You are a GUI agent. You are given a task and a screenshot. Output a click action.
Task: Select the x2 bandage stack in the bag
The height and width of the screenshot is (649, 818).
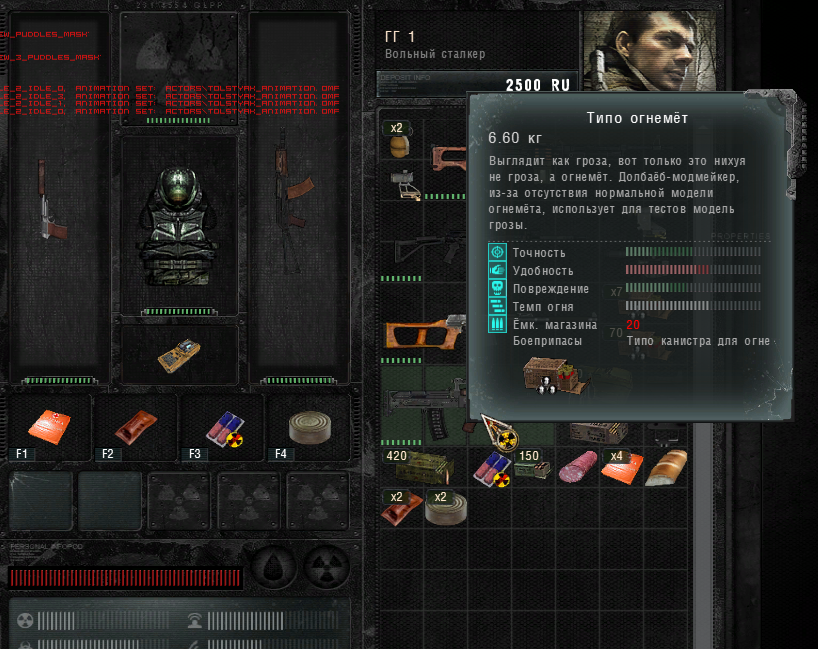point(401,508)
